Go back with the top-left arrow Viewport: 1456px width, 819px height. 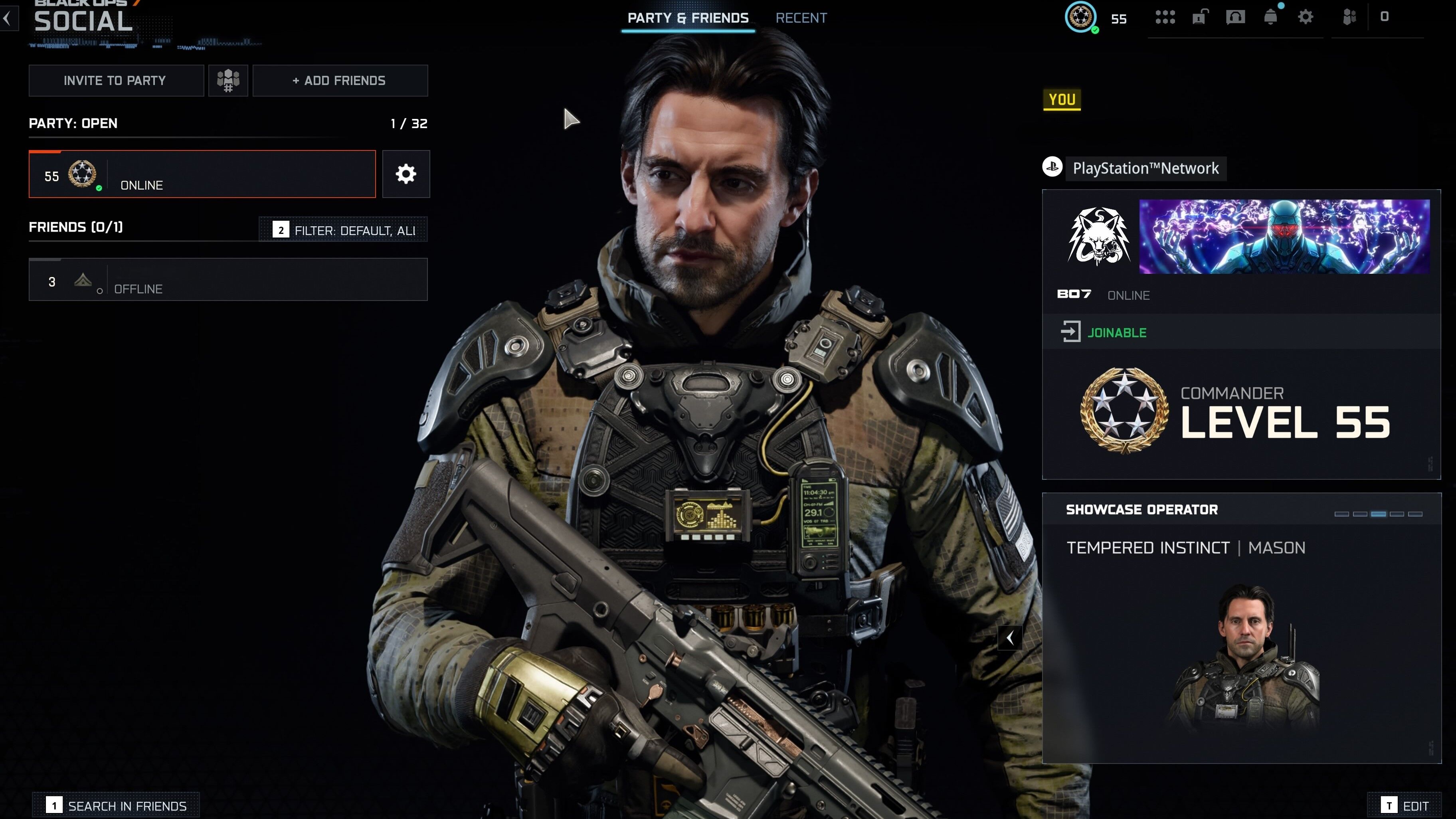pyautogui.click(x=7, y=18)
